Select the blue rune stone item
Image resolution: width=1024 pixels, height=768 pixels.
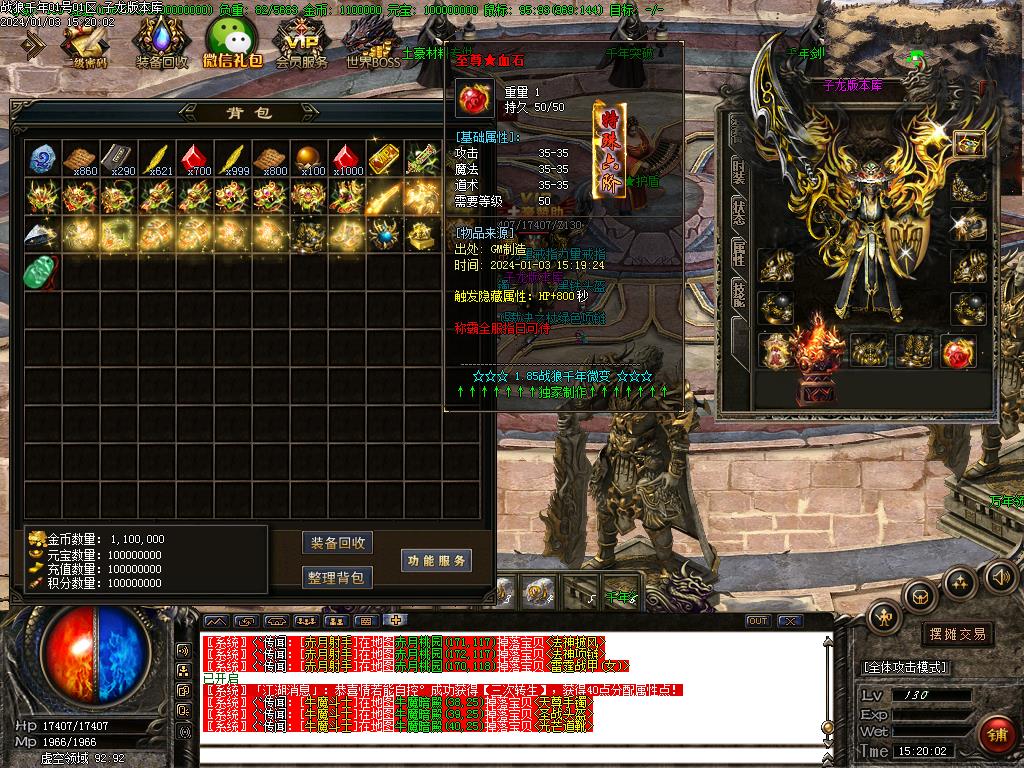(41, 159)
